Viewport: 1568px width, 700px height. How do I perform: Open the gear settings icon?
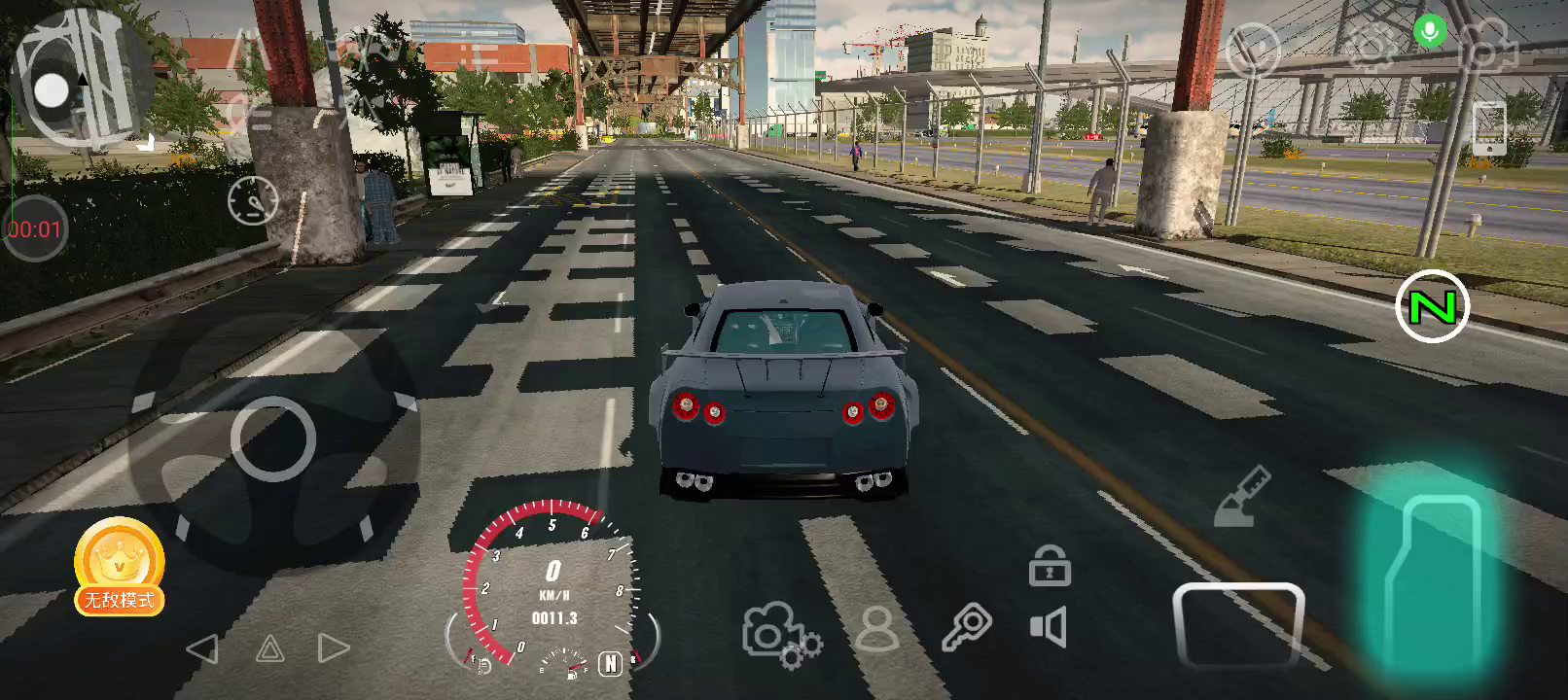tap(1370, 49)
